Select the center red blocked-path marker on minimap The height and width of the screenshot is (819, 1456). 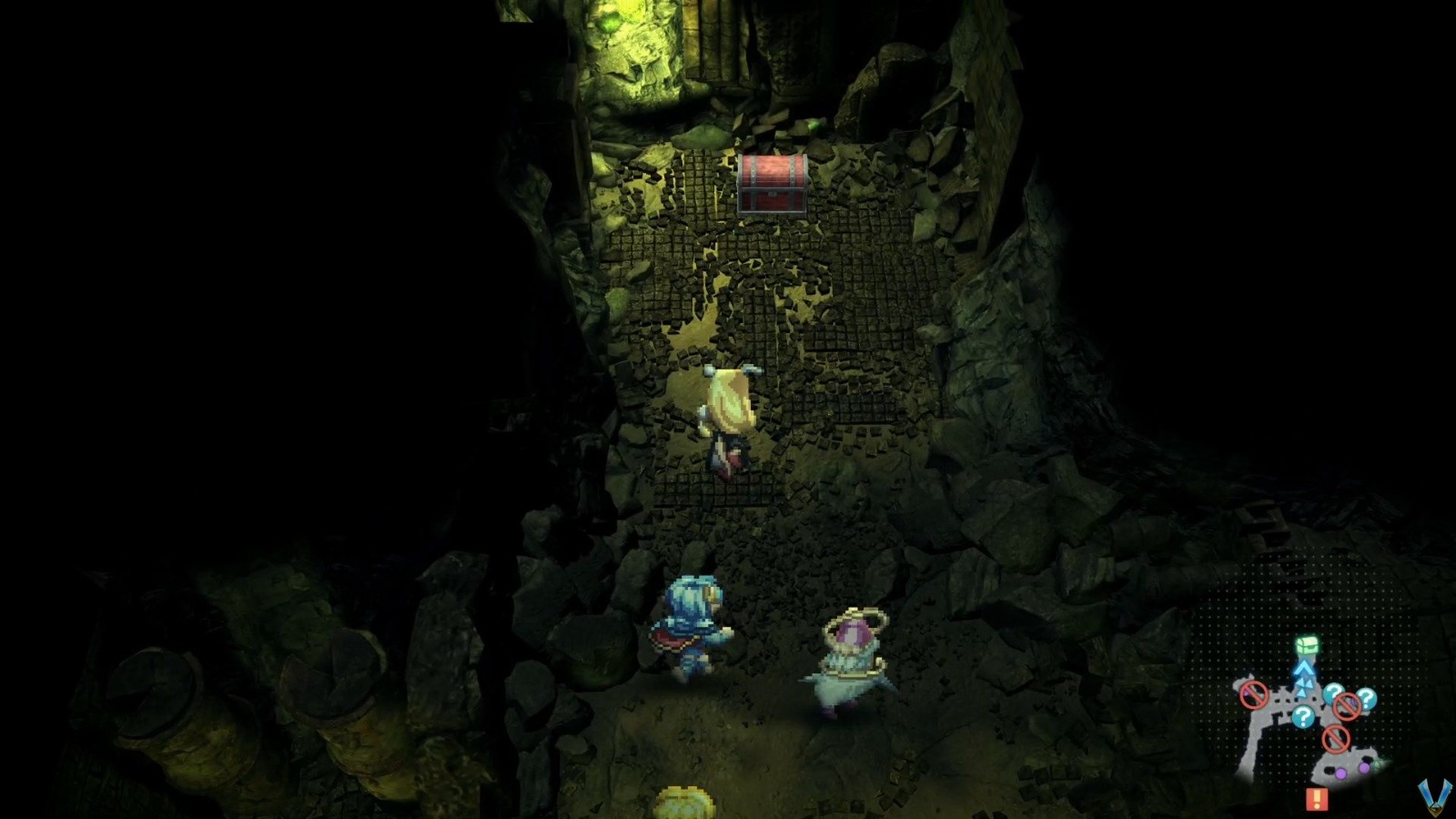[x=1346, y=706]
